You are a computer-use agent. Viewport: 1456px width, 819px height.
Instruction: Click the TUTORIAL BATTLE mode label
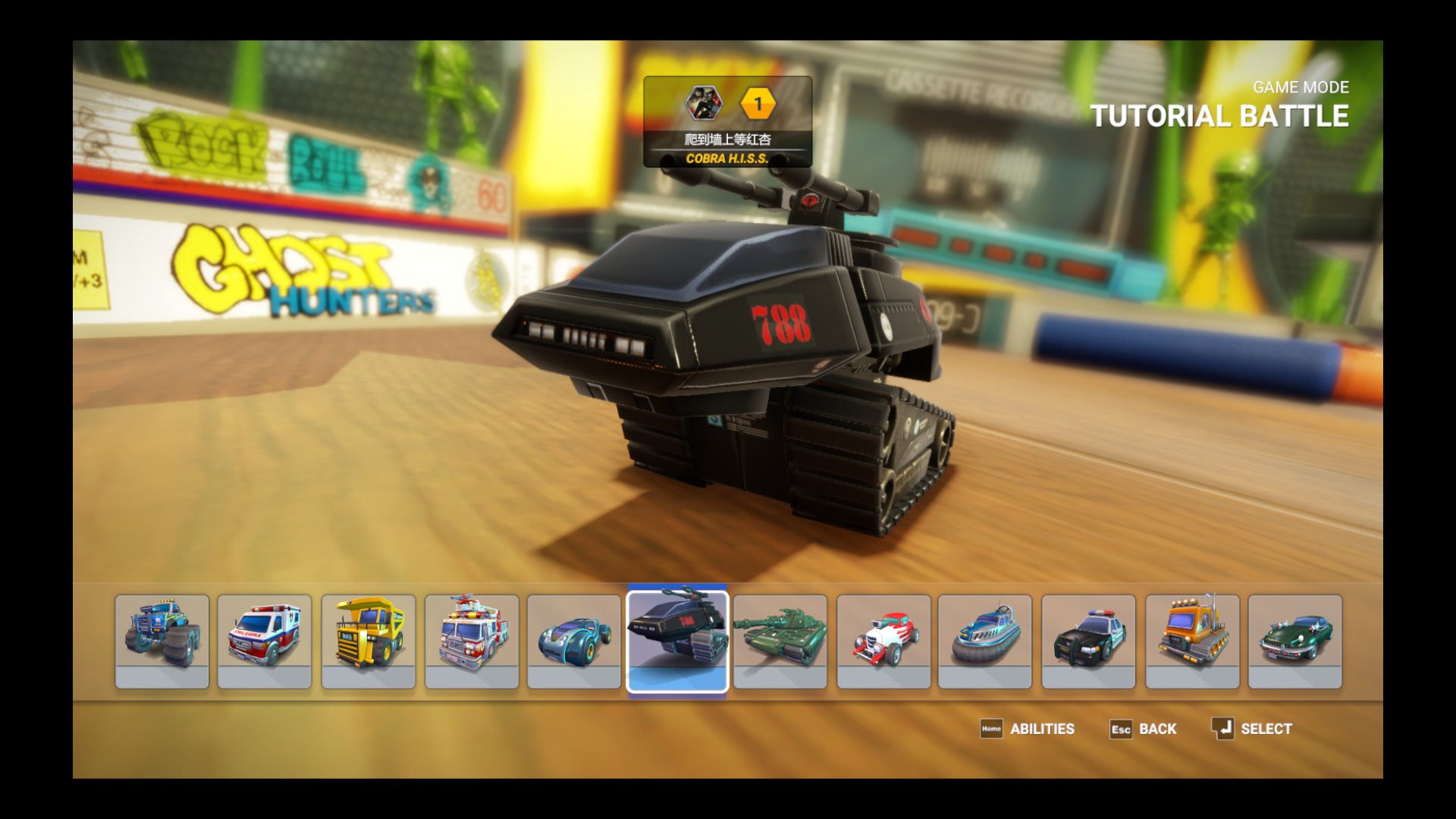[x=1219, y=117]
